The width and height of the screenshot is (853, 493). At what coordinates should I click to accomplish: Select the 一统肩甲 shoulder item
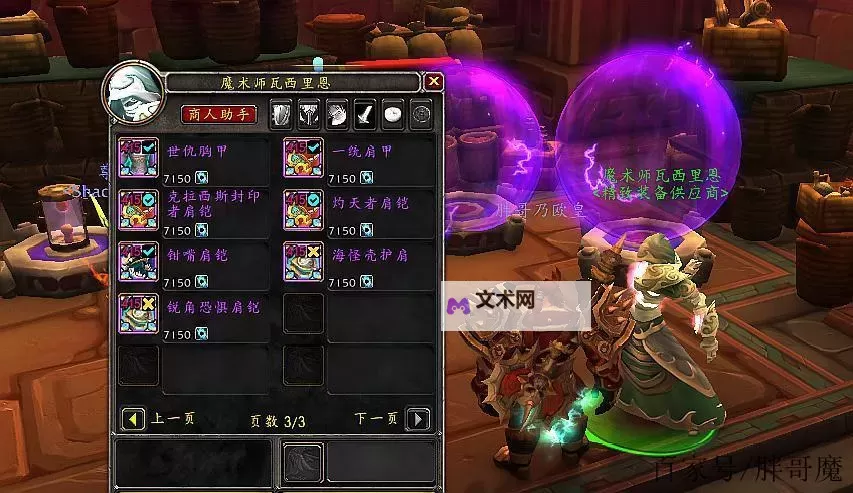coord(302,158)
